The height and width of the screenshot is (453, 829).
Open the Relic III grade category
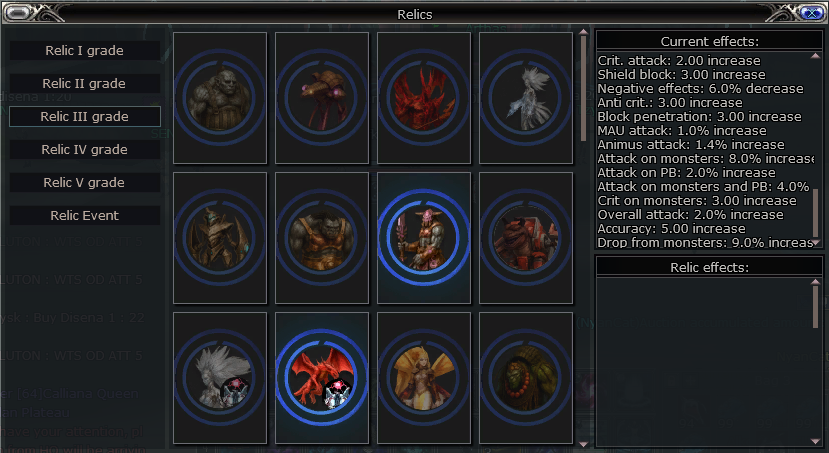click(85, 116)
